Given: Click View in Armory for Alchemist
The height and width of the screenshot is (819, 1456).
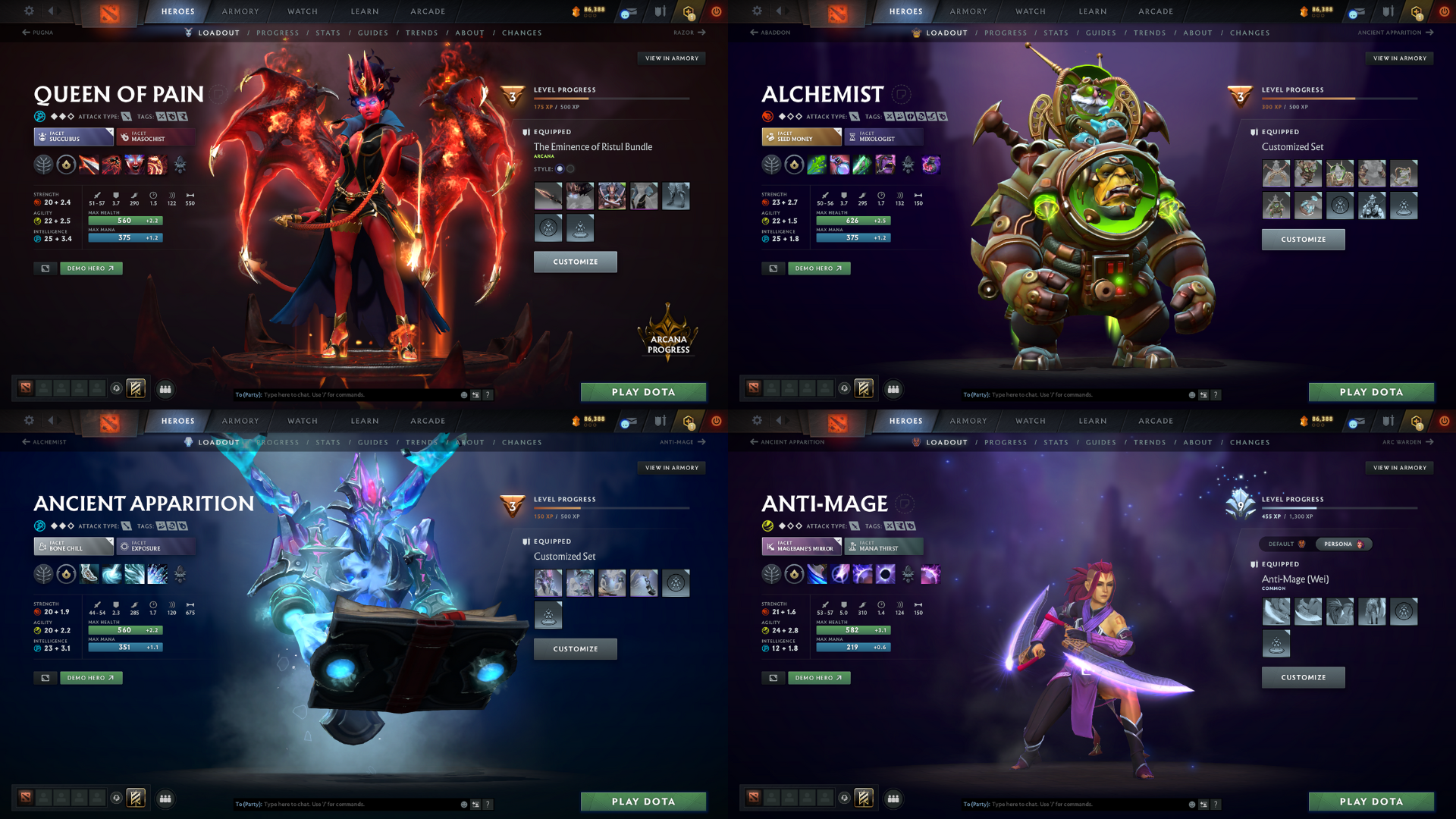Looking at the screenshot, I should pyautogui.click(x=1400, y=58).
